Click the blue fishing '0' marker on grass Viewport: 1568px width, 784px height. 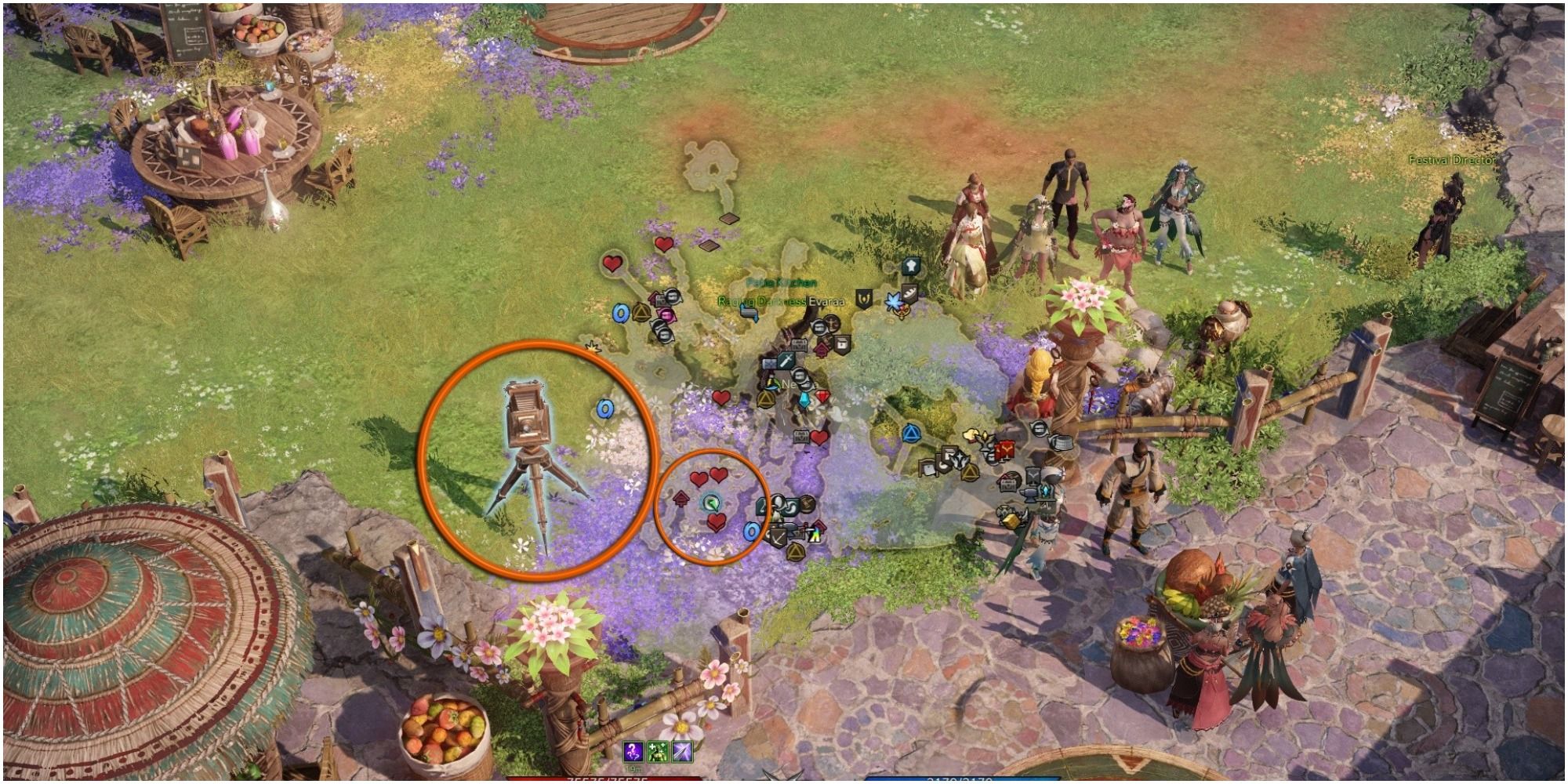[x=605, y=408]
